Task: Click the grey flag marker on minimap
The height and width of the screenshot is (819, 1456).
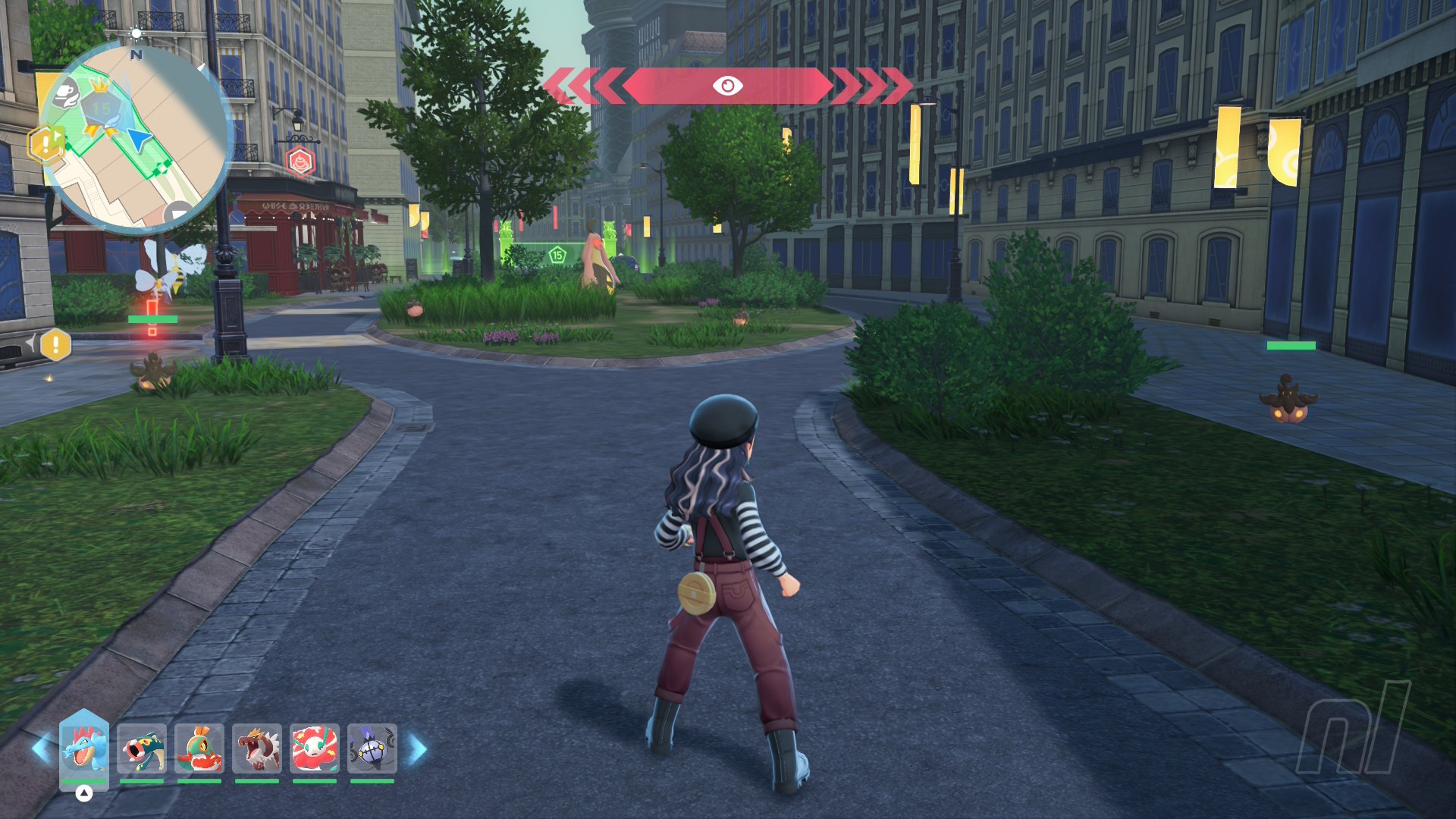Action: [x=180, y=212]
